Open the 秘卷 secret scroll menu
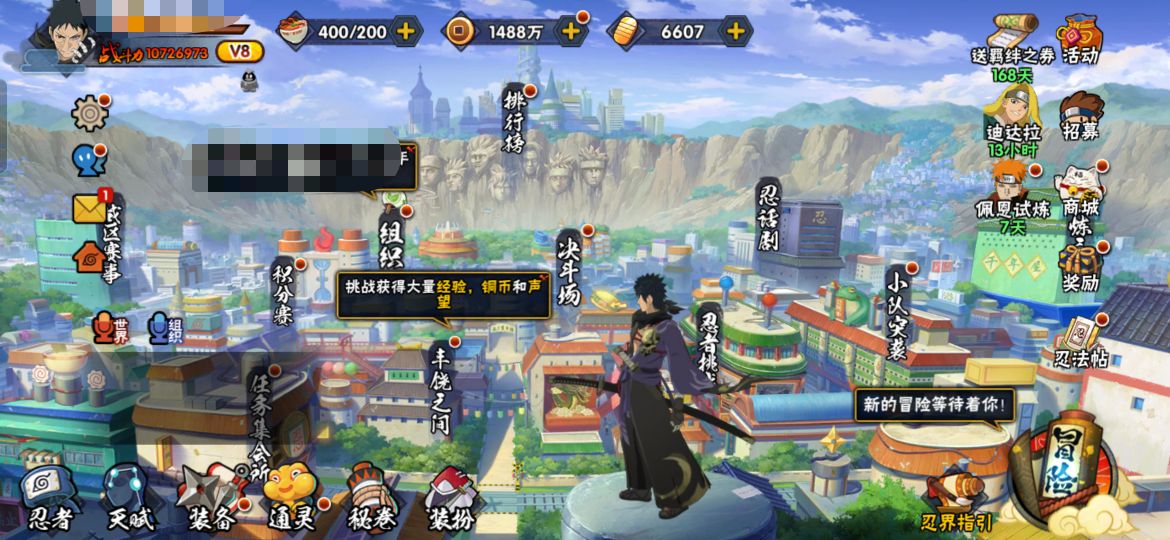Image resolution: width=1170 pixels, height=540 pixels. coord(371,496)
